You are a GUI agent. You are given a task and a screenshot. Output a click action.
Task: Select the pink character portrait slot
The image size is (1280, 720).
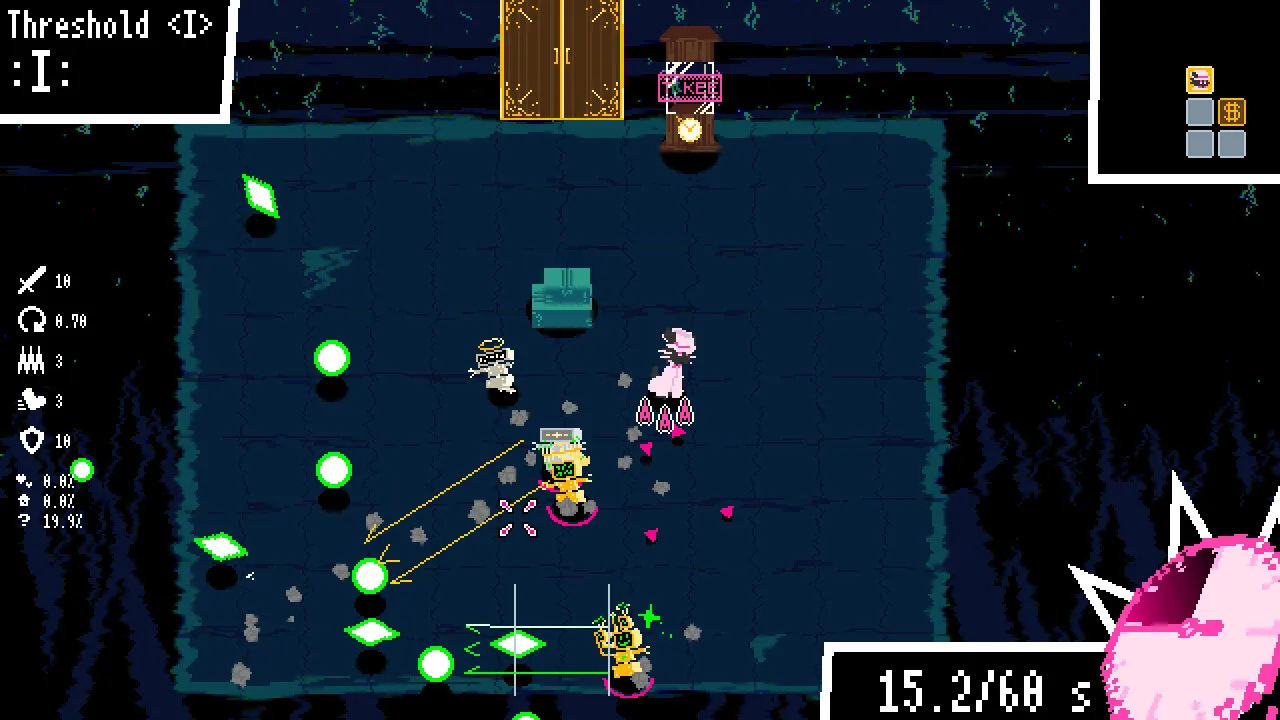(x=1199, y=80)
